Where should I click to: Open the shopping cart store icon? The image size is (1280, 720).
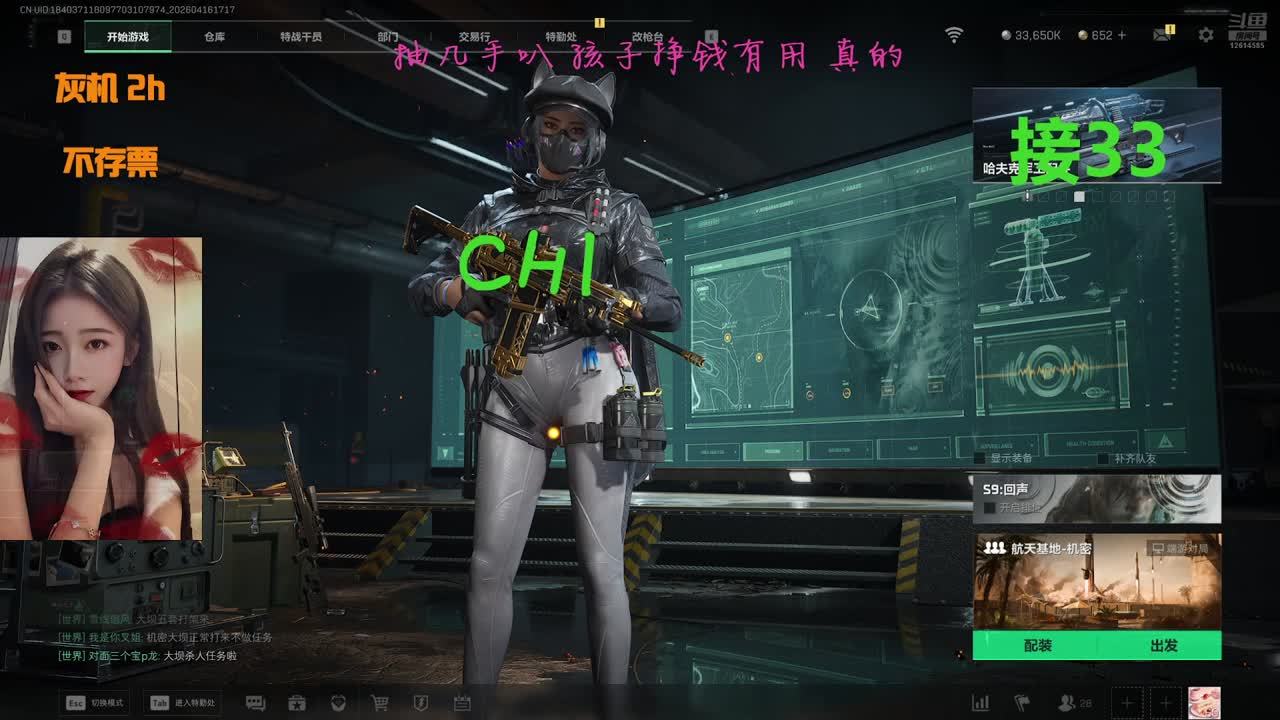click(380, 703)
